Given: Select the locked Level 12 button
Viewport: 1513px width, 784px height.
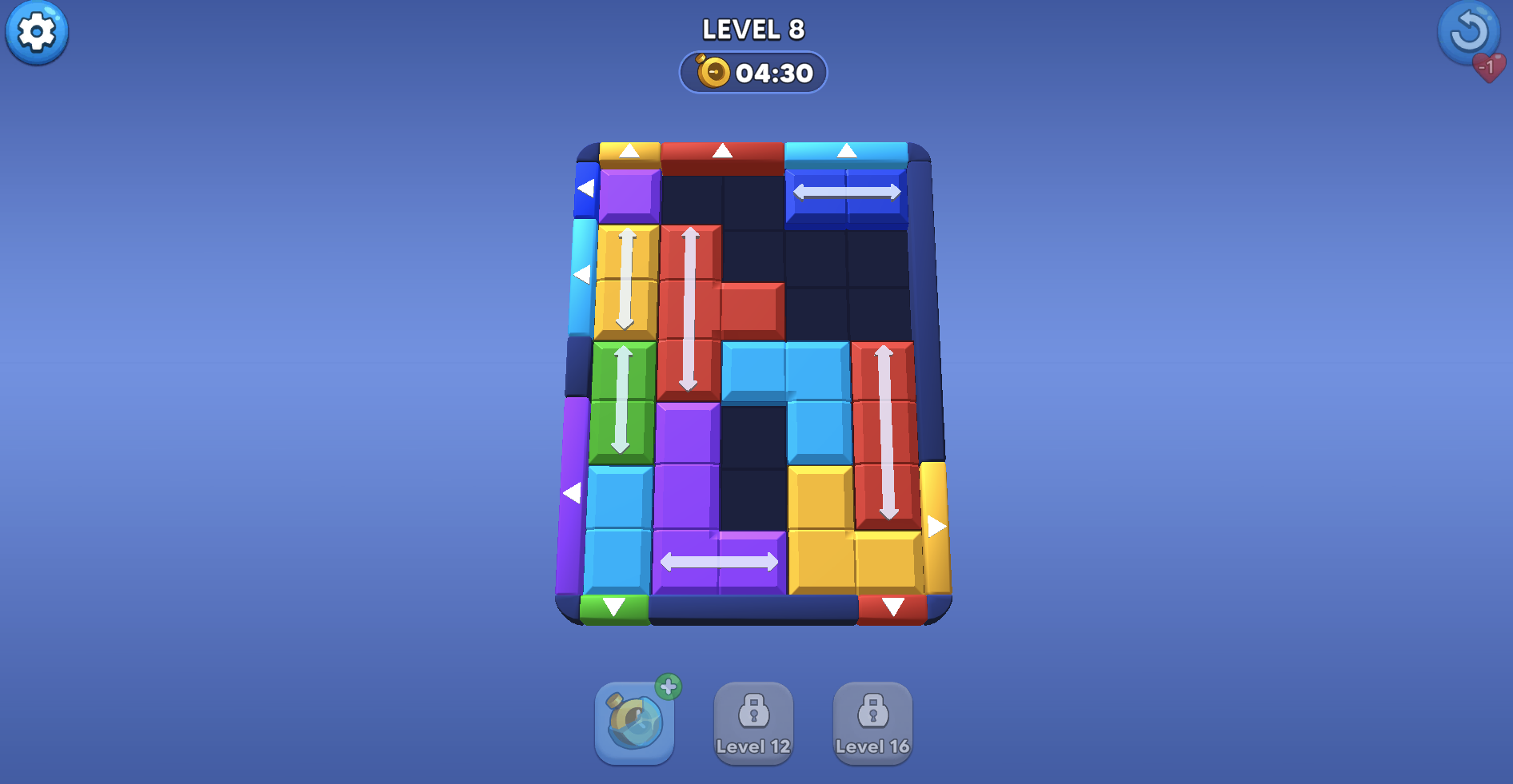Looking at the screenshot, I should click(753, 723).
